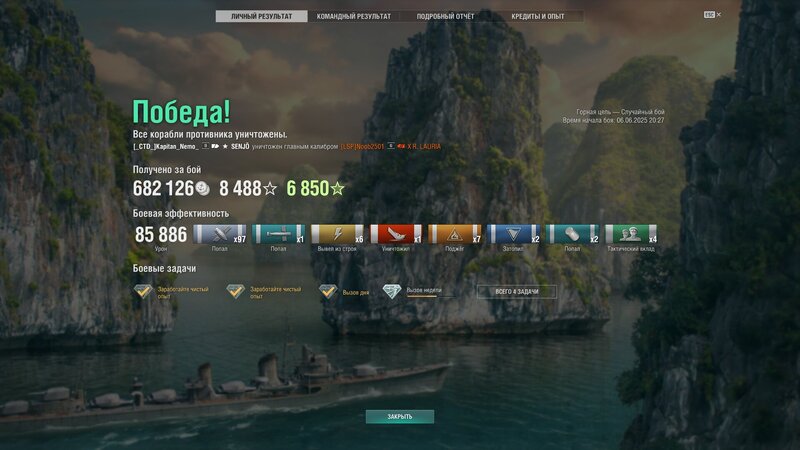Click the Поджёг fire ribbon

point(455,234)
